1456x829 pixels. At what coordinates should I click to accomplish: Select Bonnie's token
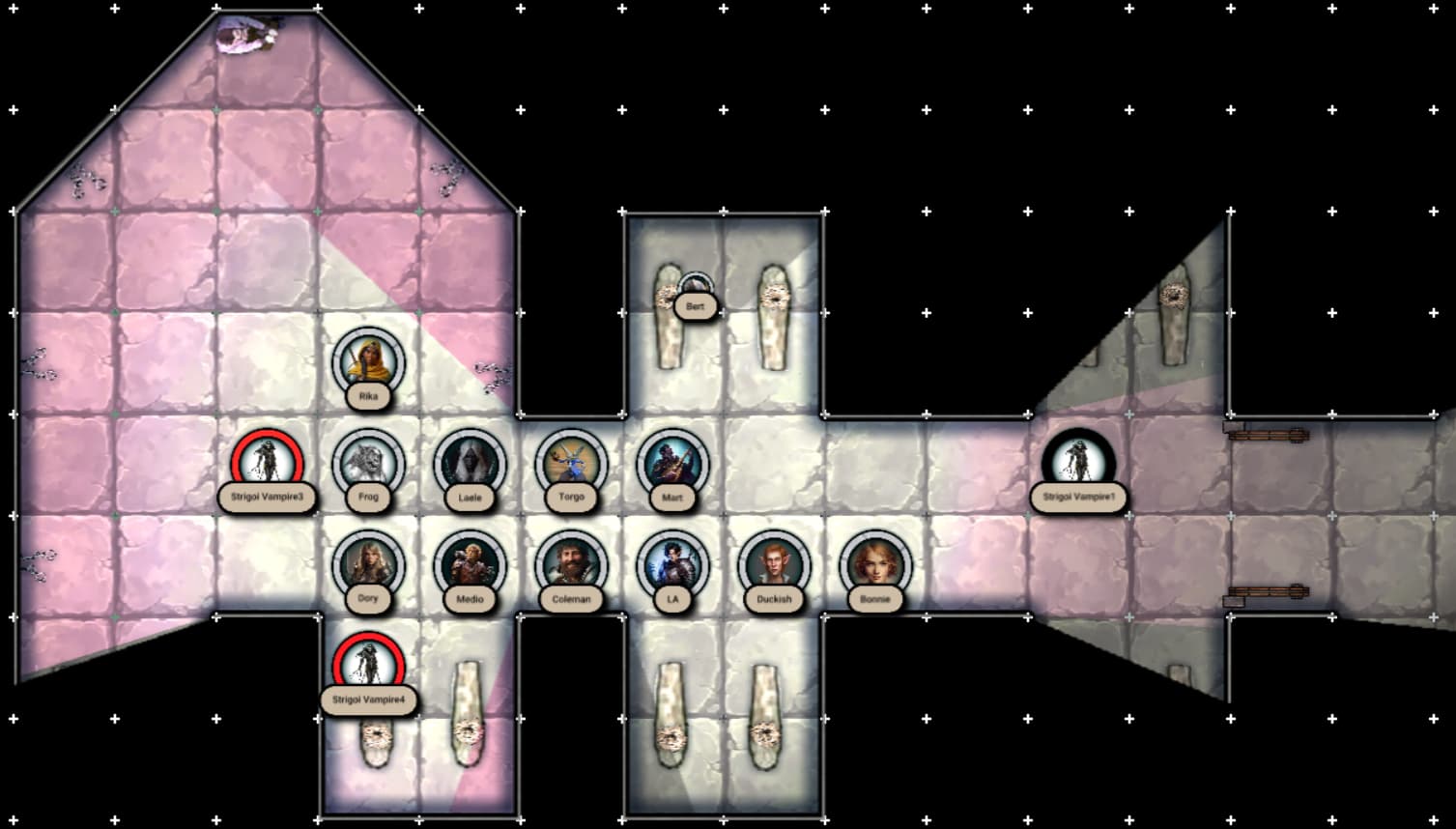click(875, 565)
